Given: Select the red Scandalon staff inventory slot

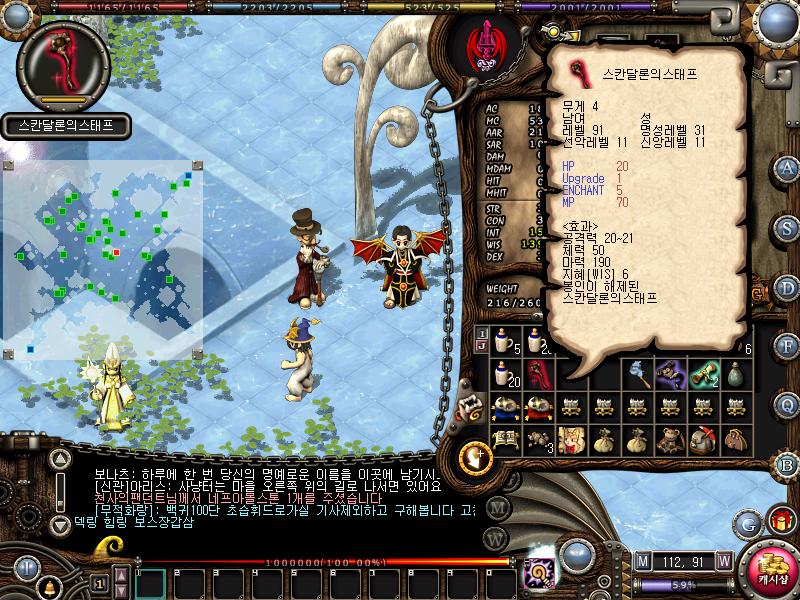Looking at the screenshot, I should (x=540, y=375).
